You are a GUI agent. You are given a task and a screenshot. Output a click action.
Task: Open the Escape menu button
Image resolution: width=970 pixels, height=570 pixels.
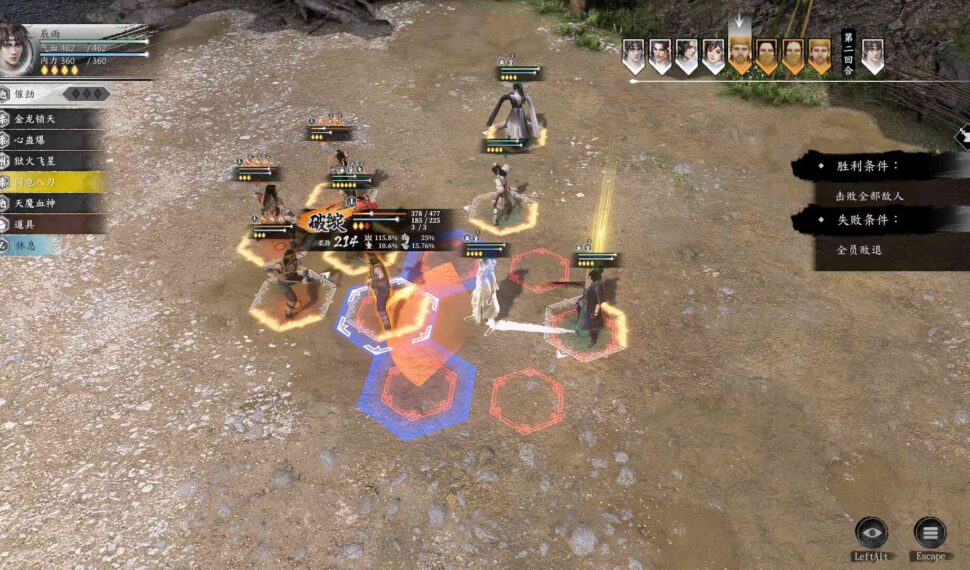(930, 534)
